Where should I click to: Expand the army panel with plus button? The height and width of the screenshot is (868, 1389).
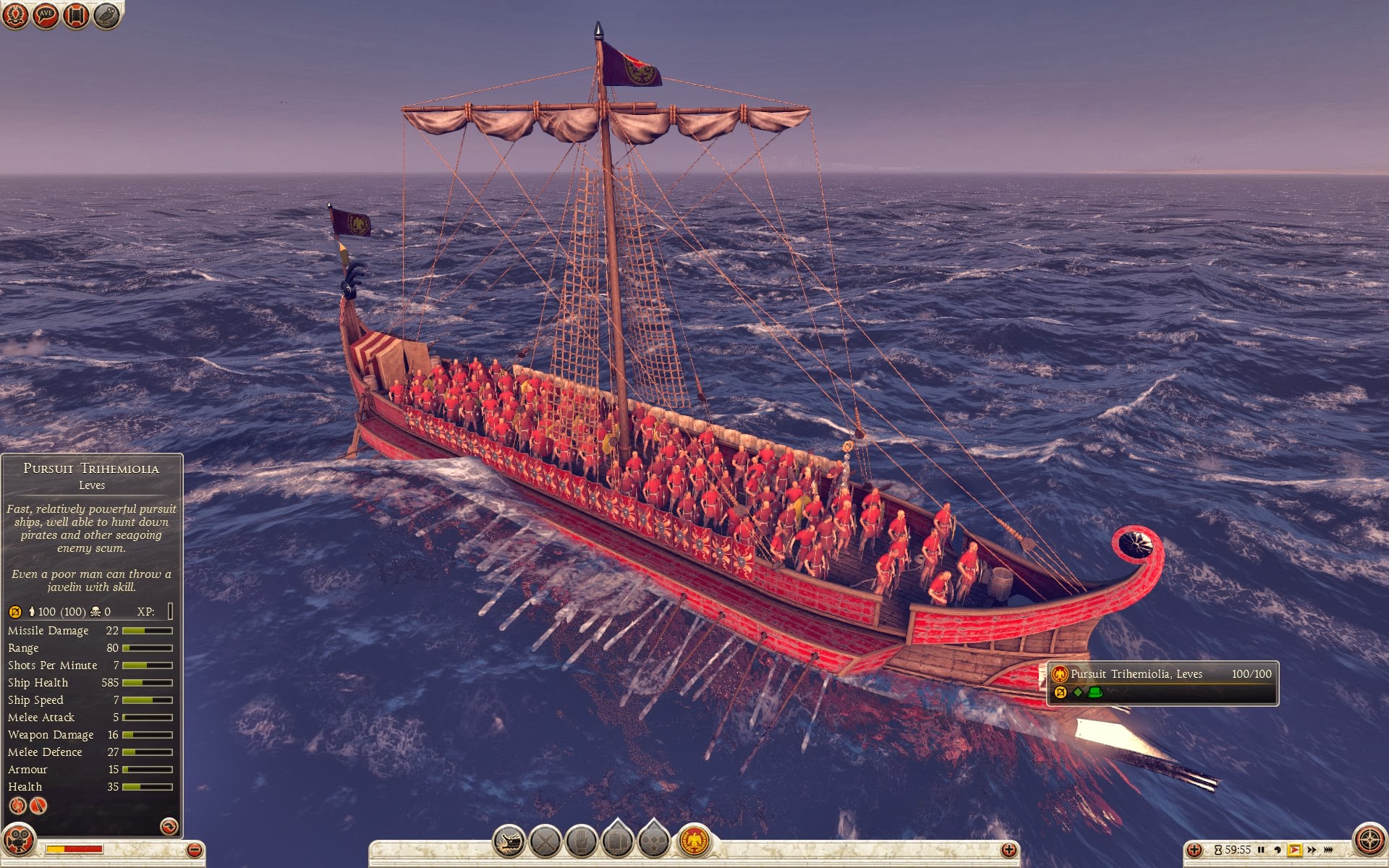1008,850
